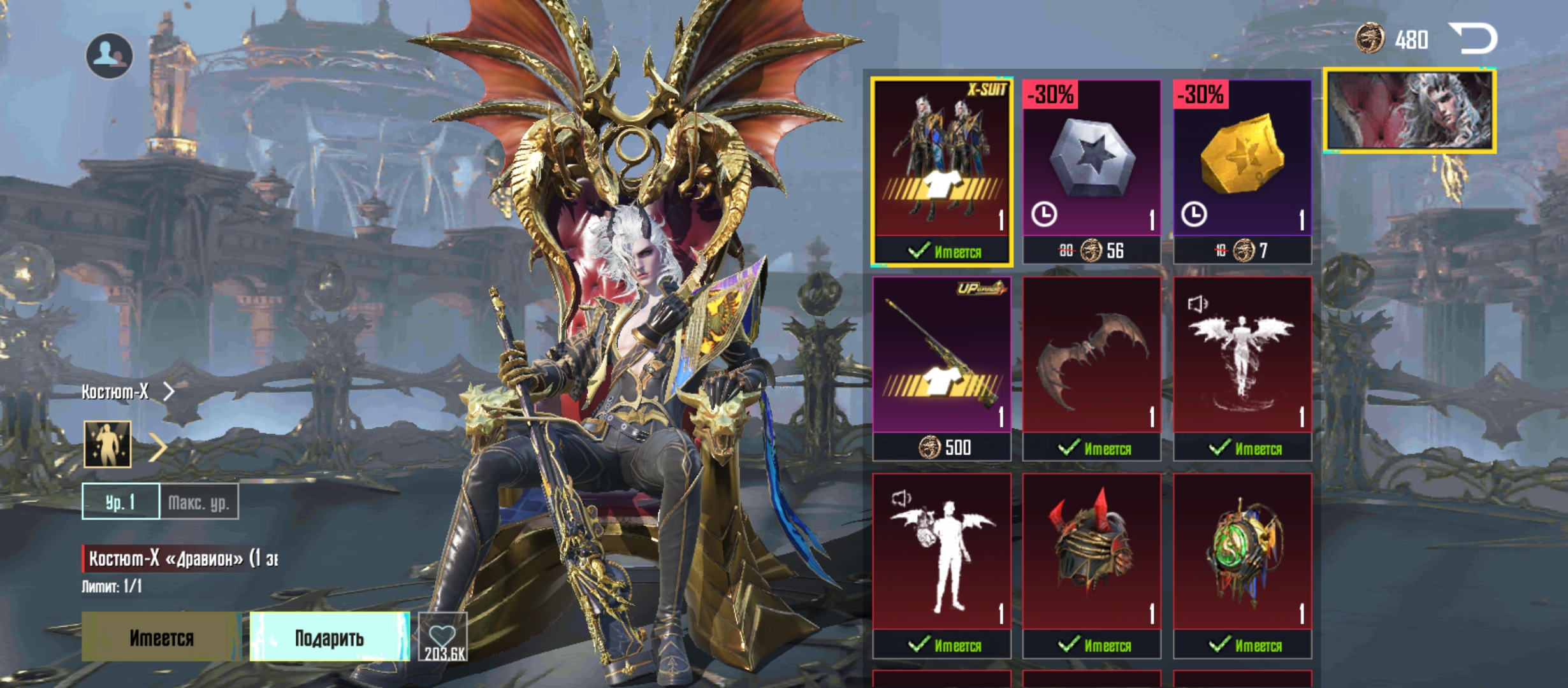
Task: Click the Подарить gift button
Action: [329, 637]
